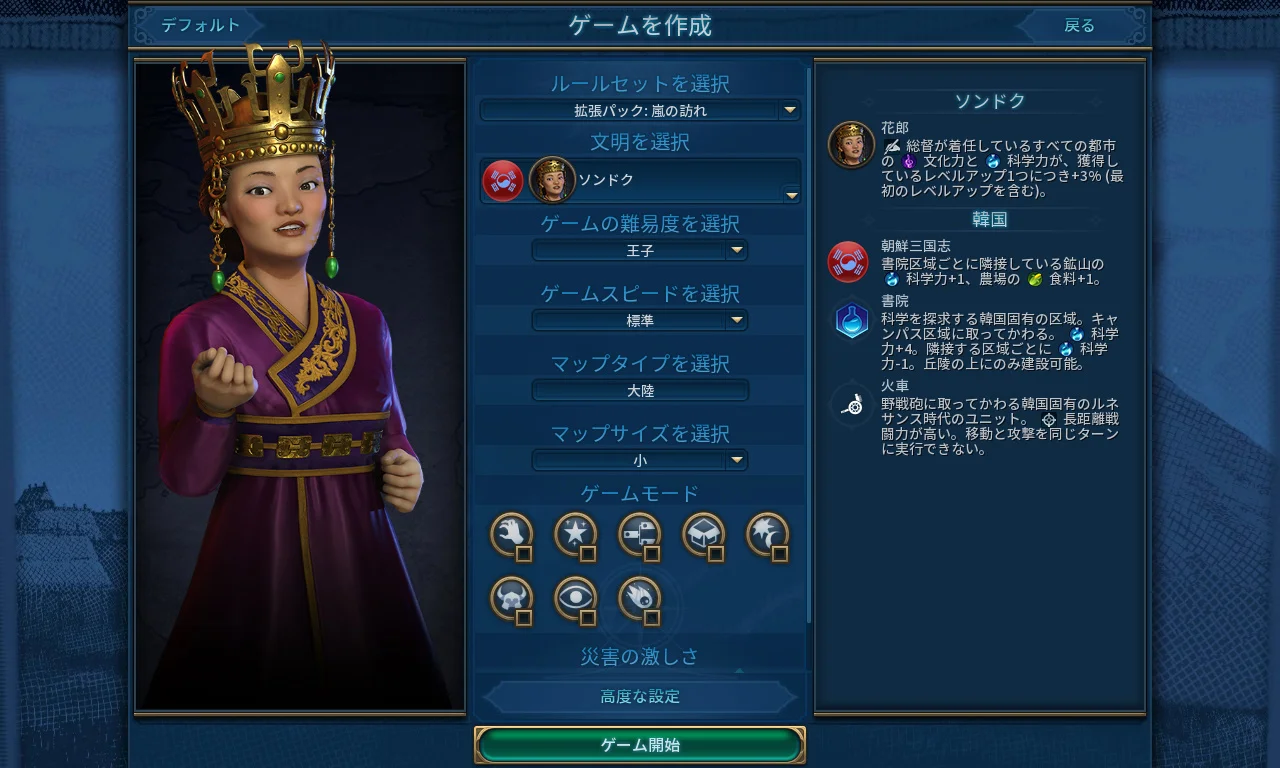Enable the comet apocalypse game mode

tap(640, 599)
